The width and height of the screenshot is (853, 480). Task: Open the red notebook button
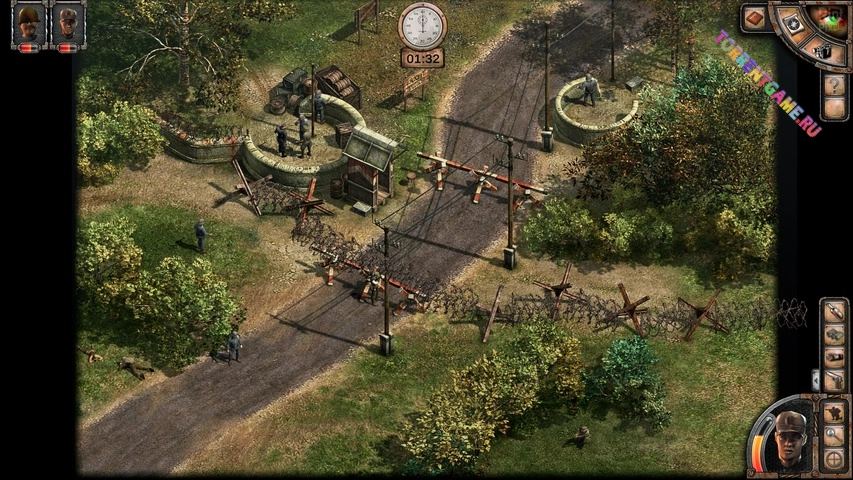pyautogui.click(x=754, y=18)
